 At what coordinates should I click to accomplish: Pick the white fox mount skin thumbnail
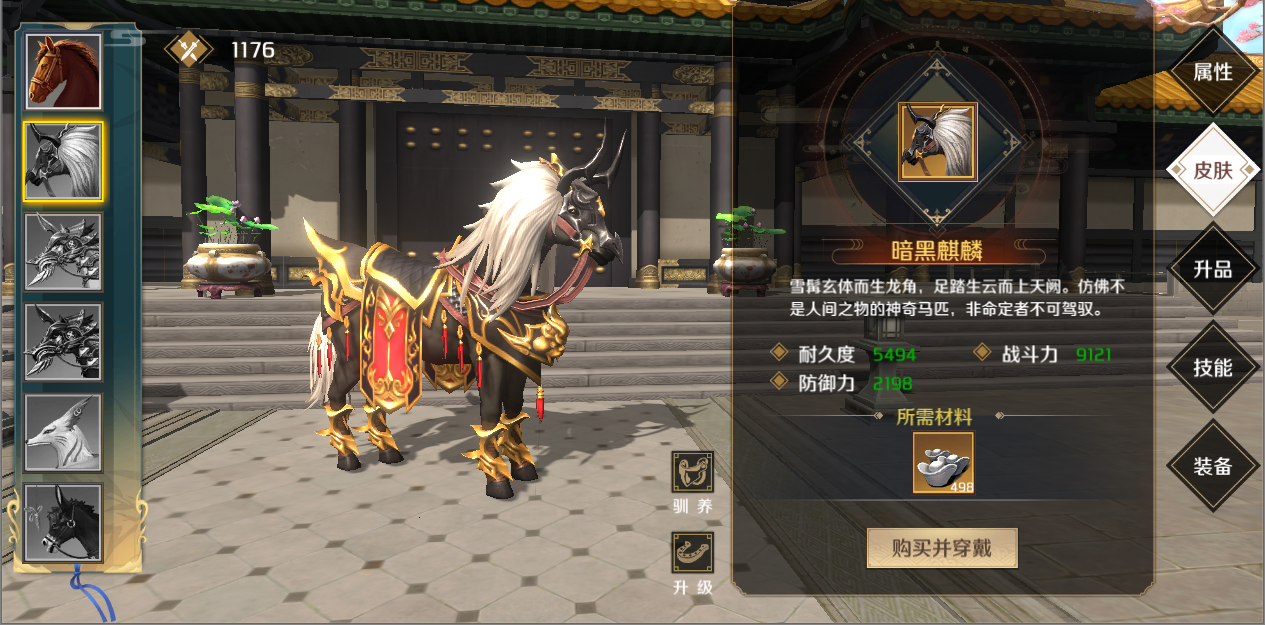pyautogui.click(x=63, y=434)
